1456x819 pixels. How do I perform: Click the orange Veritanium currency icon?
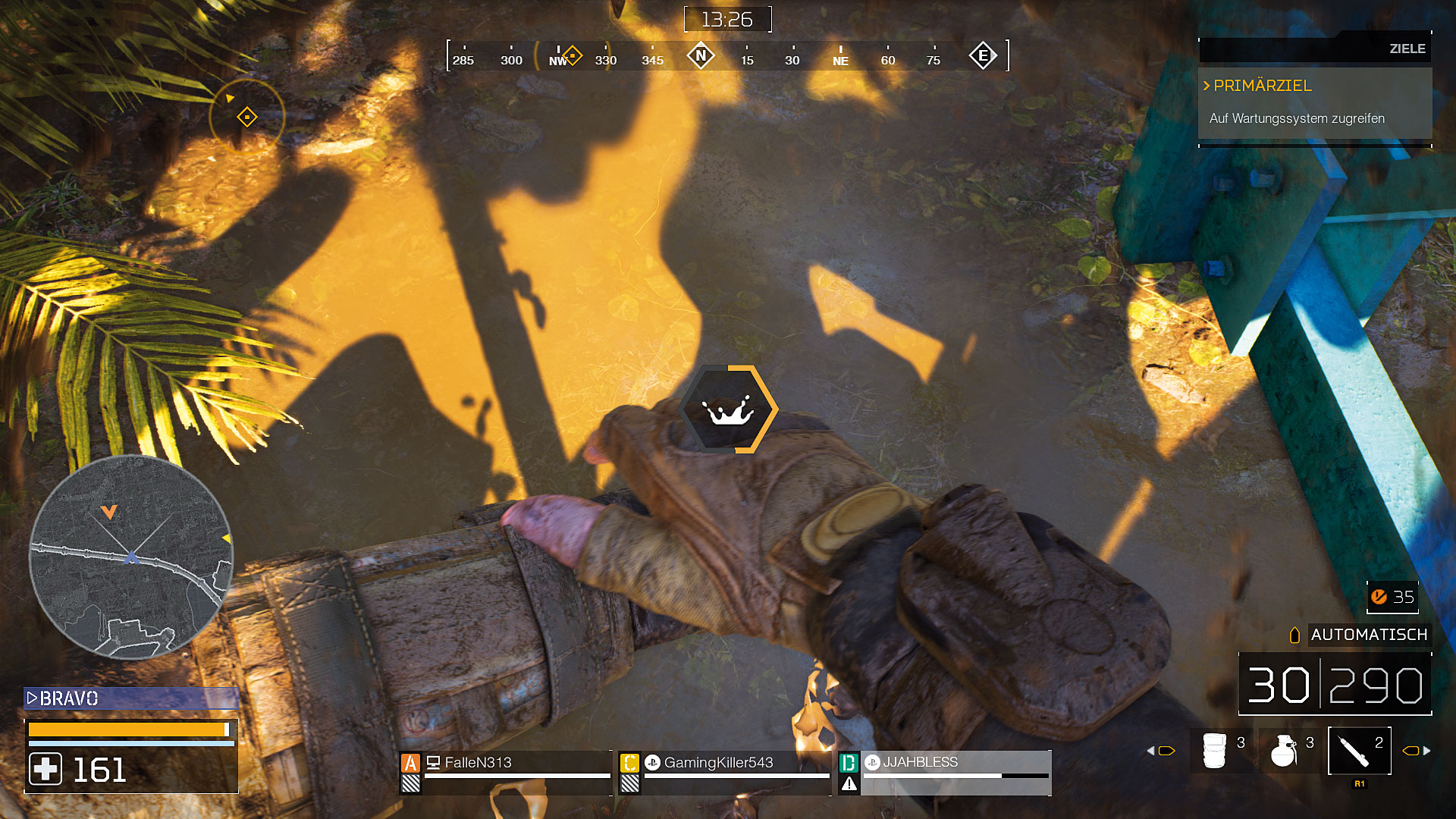pyautogui.click(x=1379, y=597)
